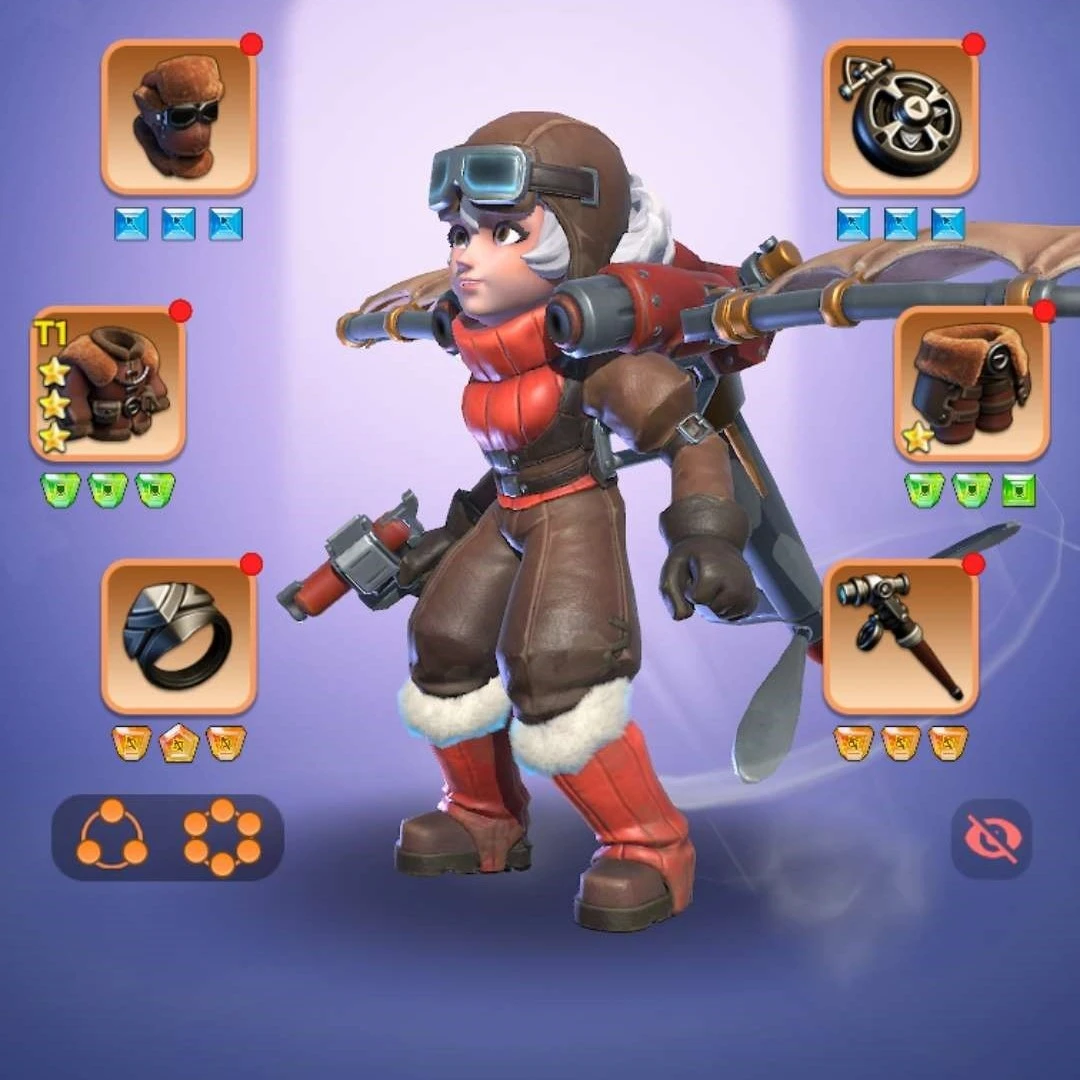Screen dimensions: 1080x1080
Task: Tap the three-node circle icon
Action: pos(111,837)
